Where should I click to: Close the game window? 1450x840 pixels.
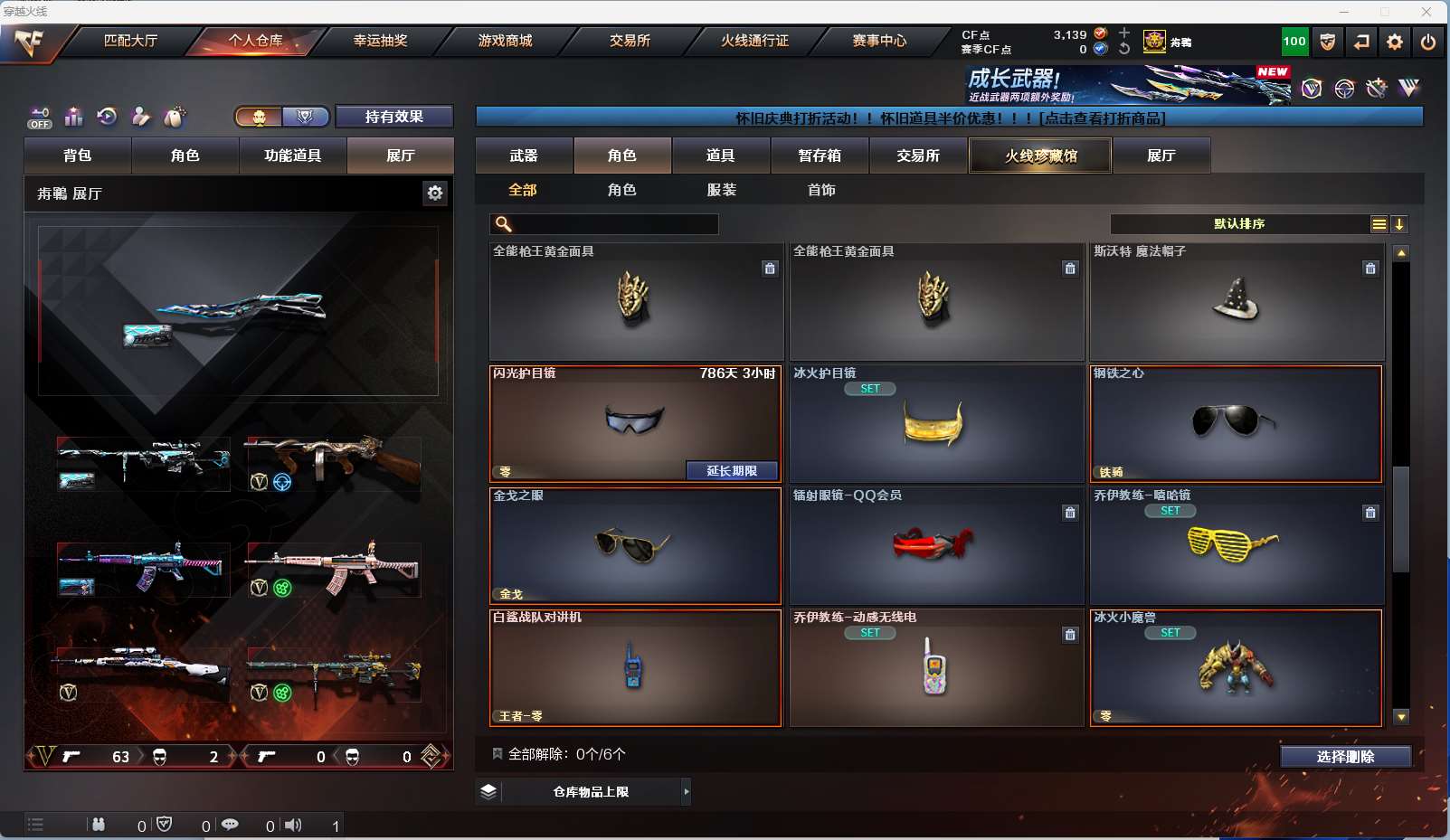tap(1426, 12)
